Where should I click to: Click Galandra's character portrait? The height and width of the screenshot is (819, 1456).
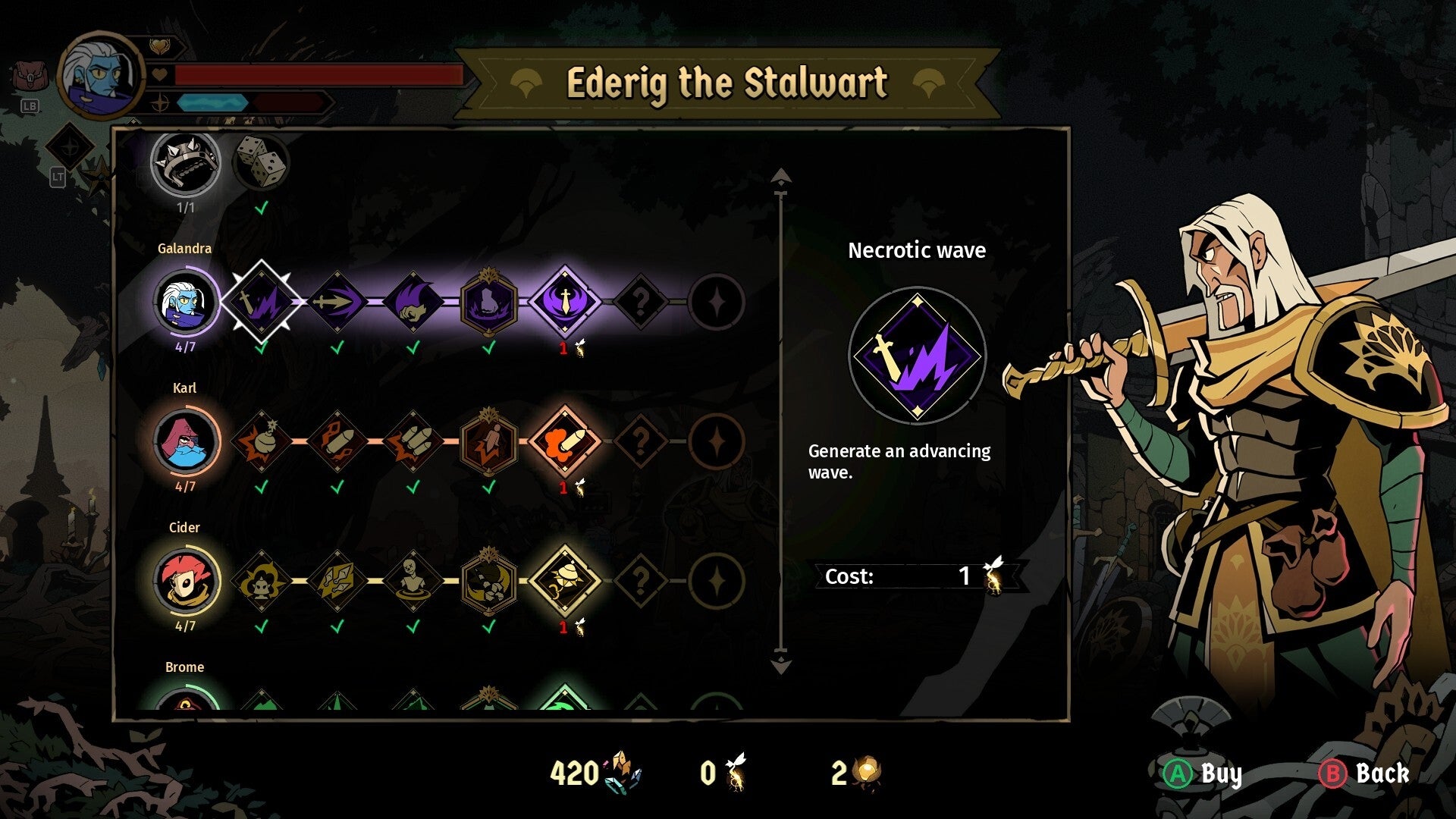[x=184, y=302]
